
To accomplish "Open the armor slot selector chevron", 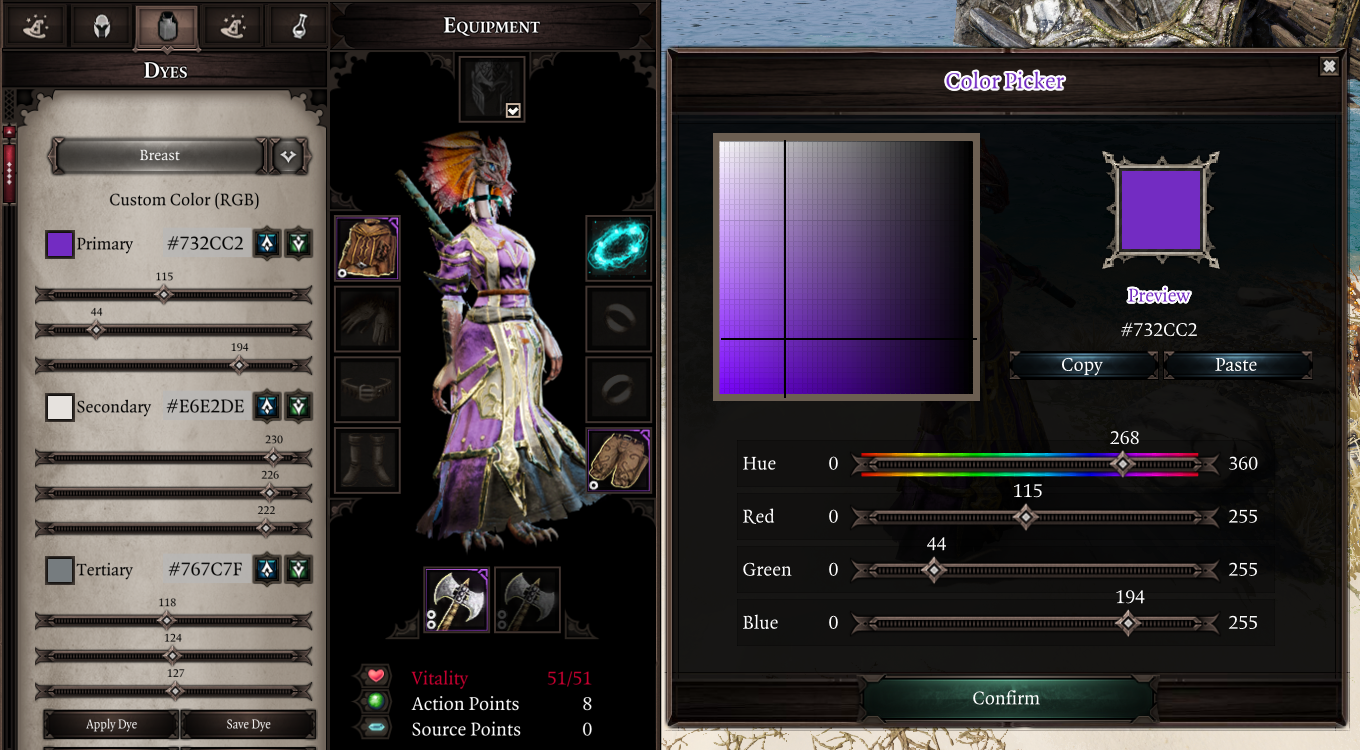I will click(288, 156).
